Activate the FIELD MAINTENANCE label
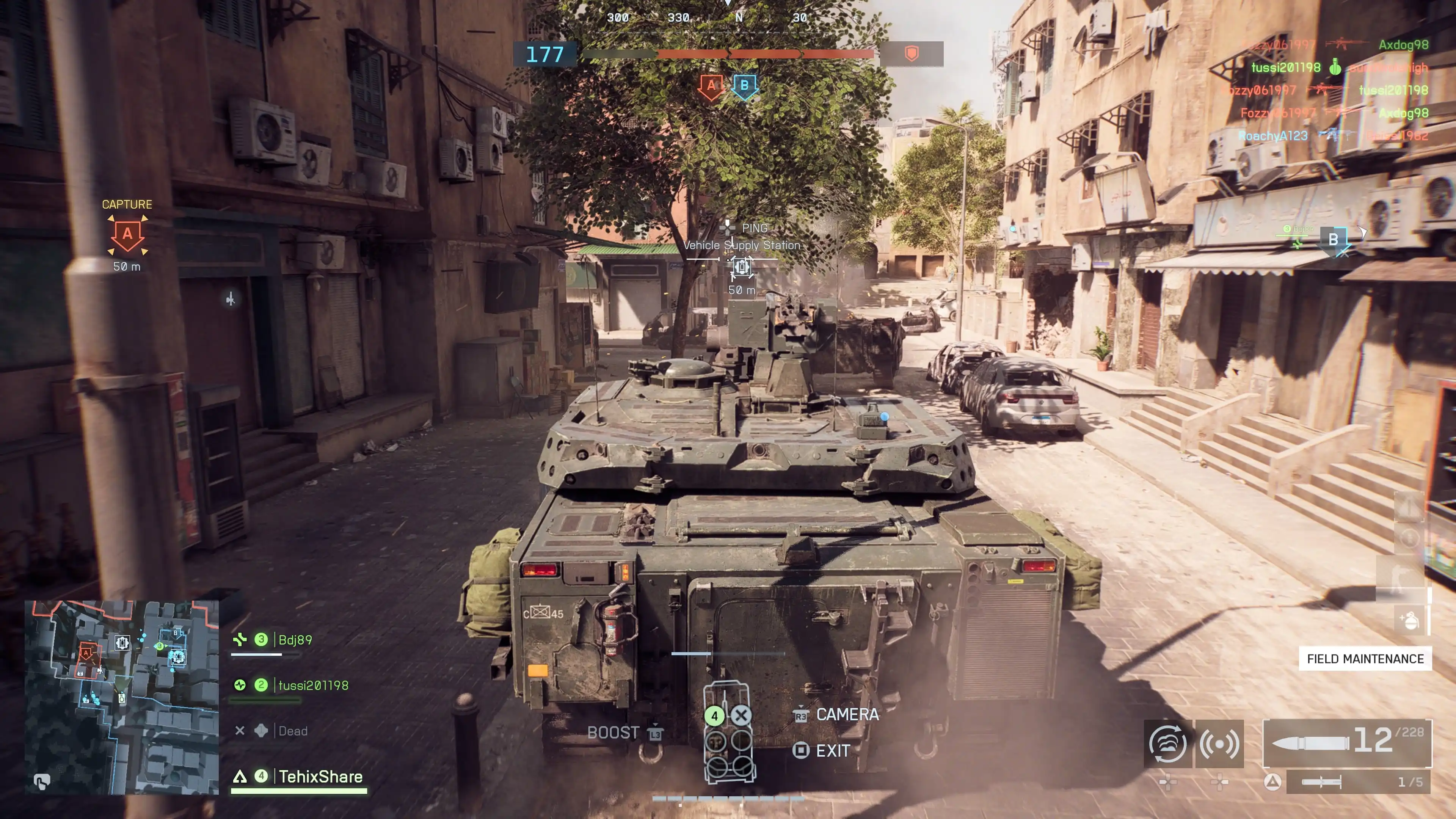The image size is (1456, 819). (x=1365, y=659)
